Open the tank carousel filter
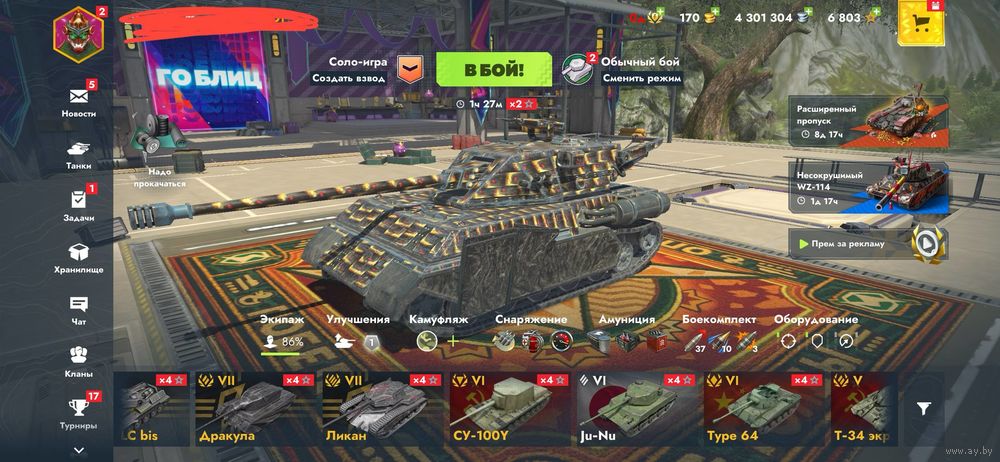 click(924, 408)
